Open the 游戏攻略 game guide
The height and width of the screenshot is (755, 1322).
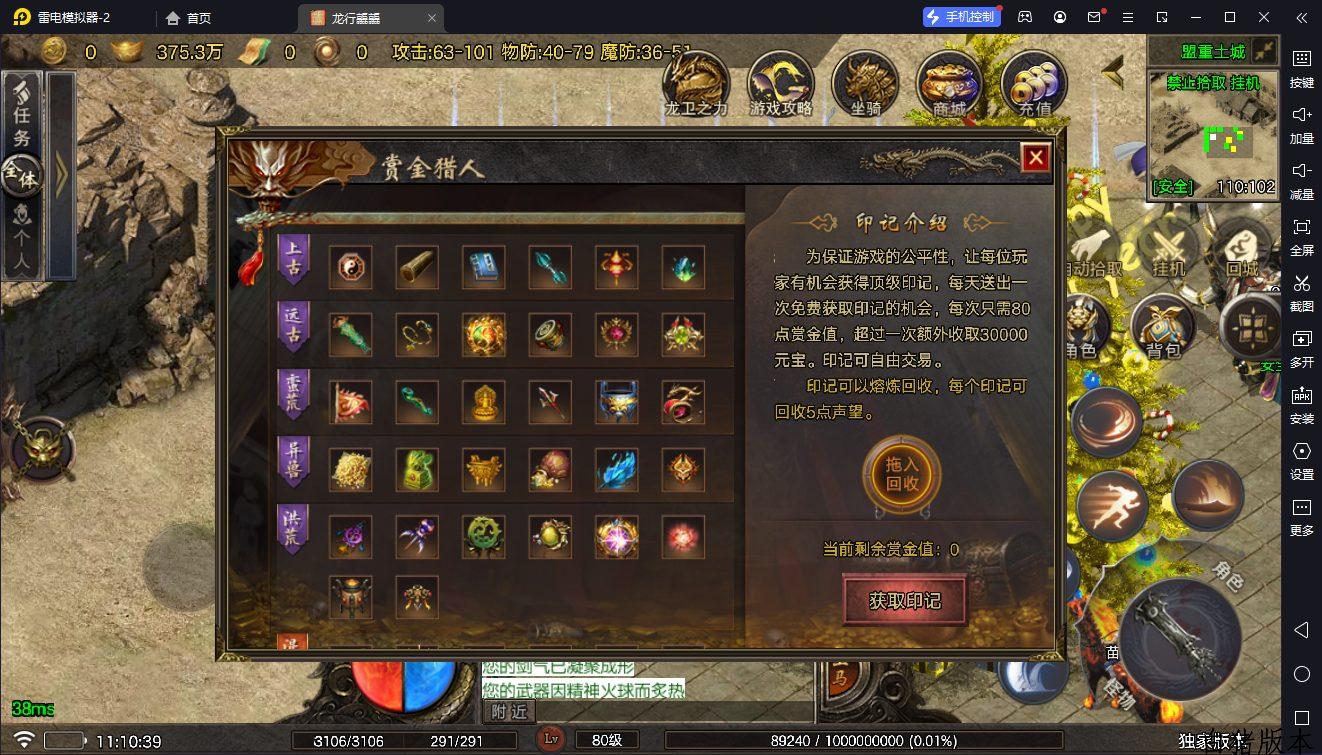(x=781, y=84)
